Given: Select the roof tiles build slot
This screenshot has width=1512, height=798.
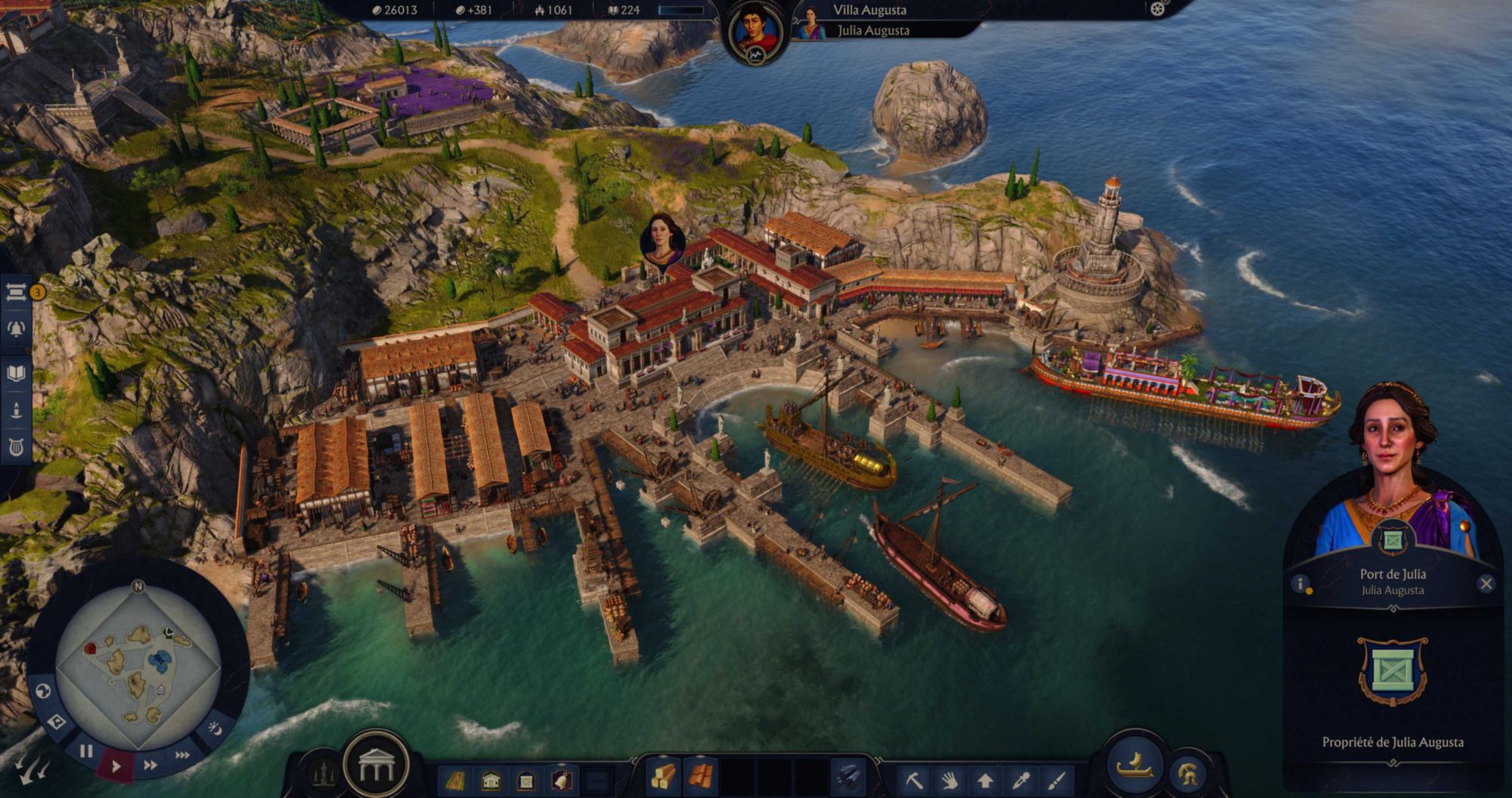Looking at the screenshot, I should (701, 777).
